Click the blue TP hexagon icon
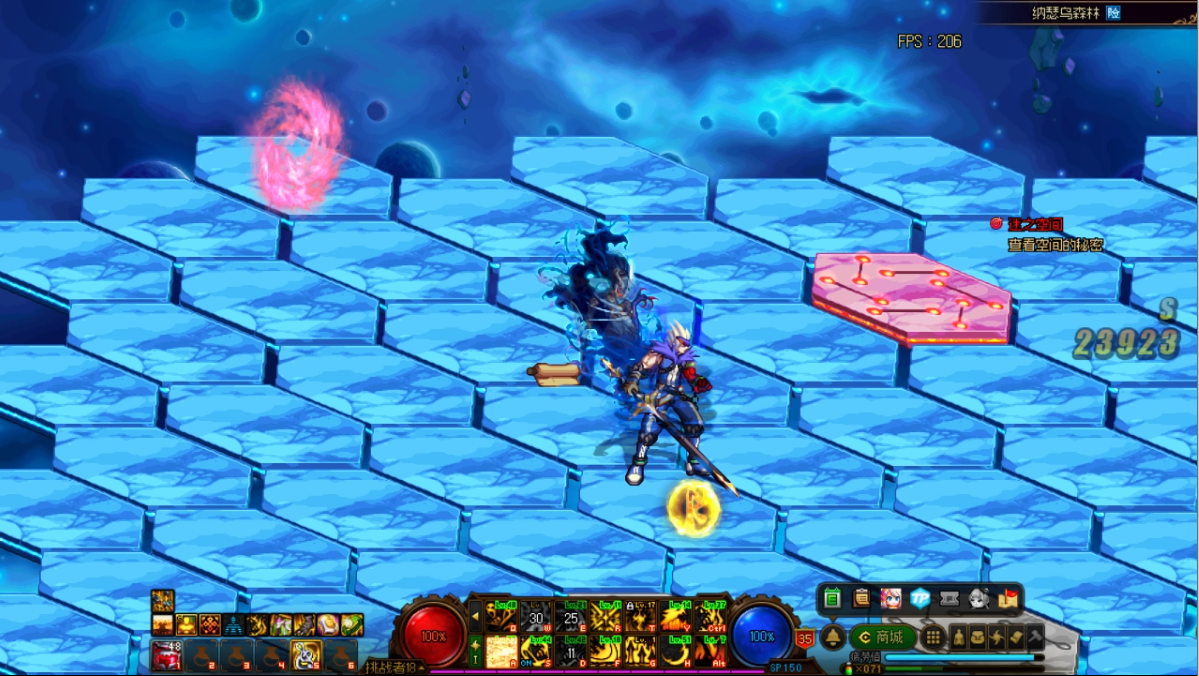Image resolution: width=1199 pixels, height=676 pixels. pyautogui.click(x=920, y=598)
